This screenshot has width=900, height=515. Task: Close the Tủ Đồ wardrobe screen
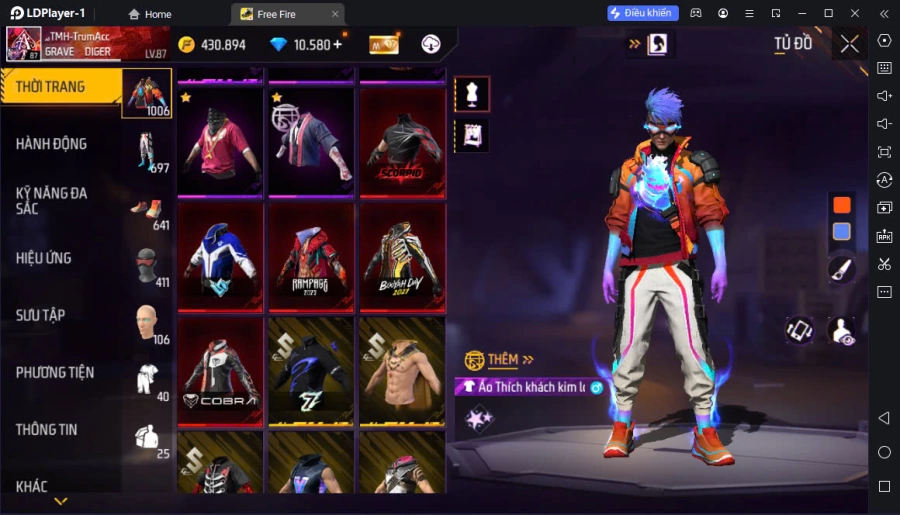click(x=849, y=44)
